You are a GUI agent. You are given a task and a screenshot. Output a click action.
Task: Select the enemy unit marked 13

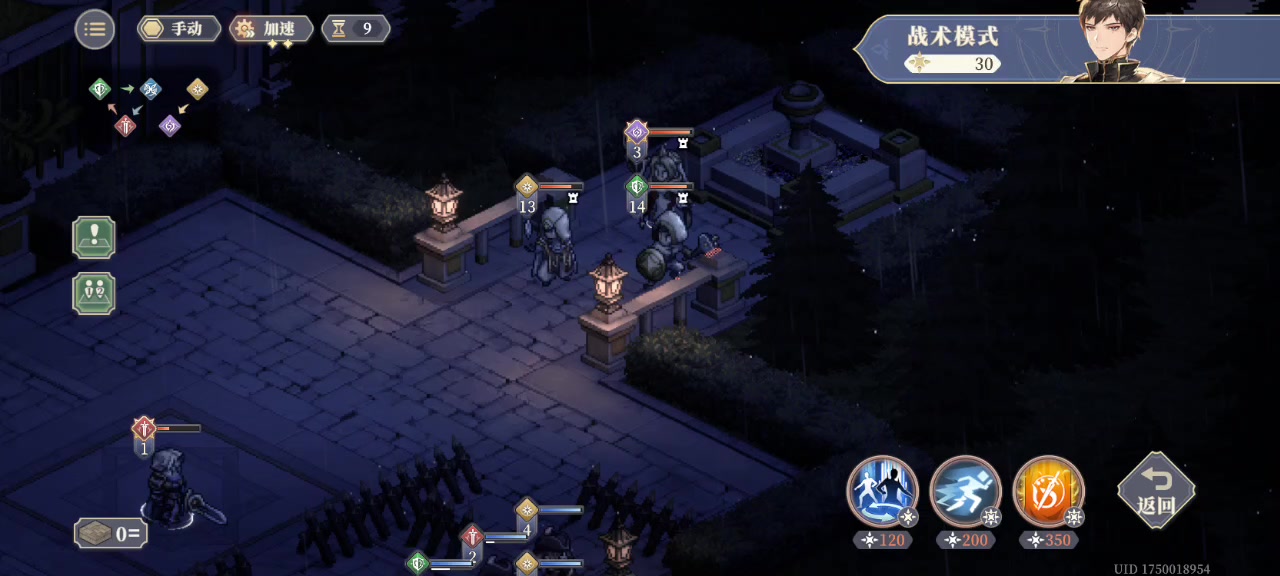pos(552,245)
